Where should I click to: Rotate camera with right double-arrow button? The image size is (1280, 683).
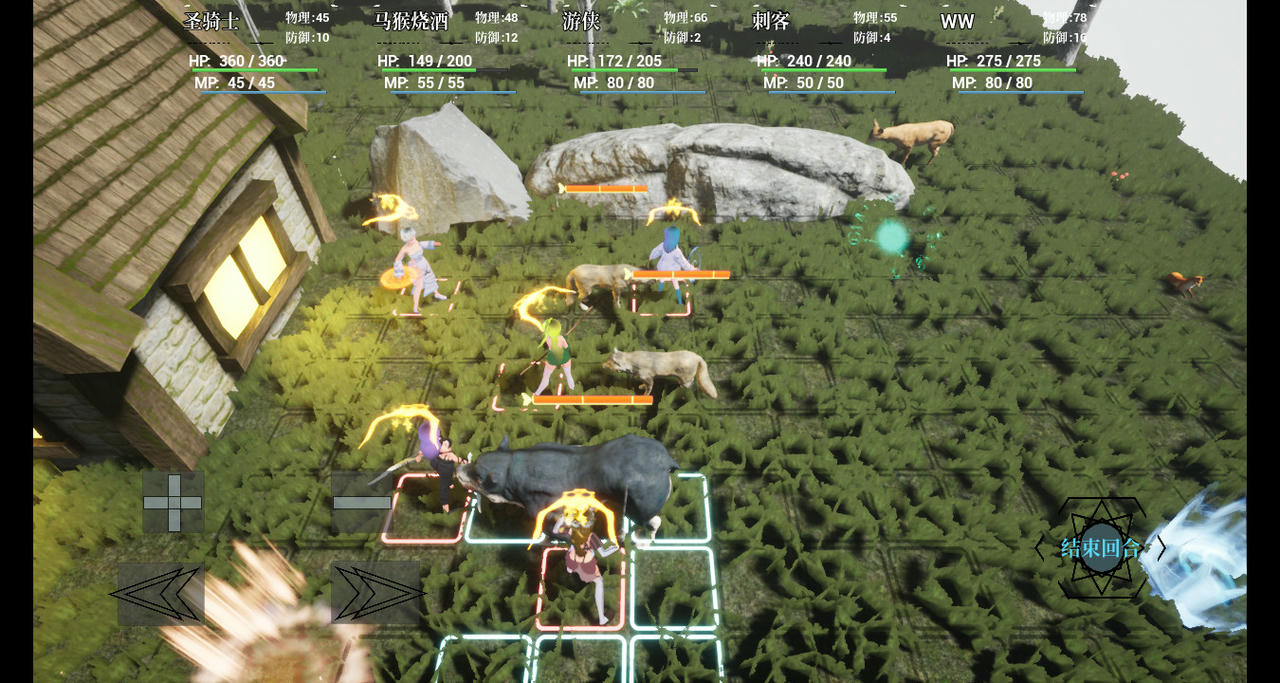pyautogui.click(x=375, y=594)
